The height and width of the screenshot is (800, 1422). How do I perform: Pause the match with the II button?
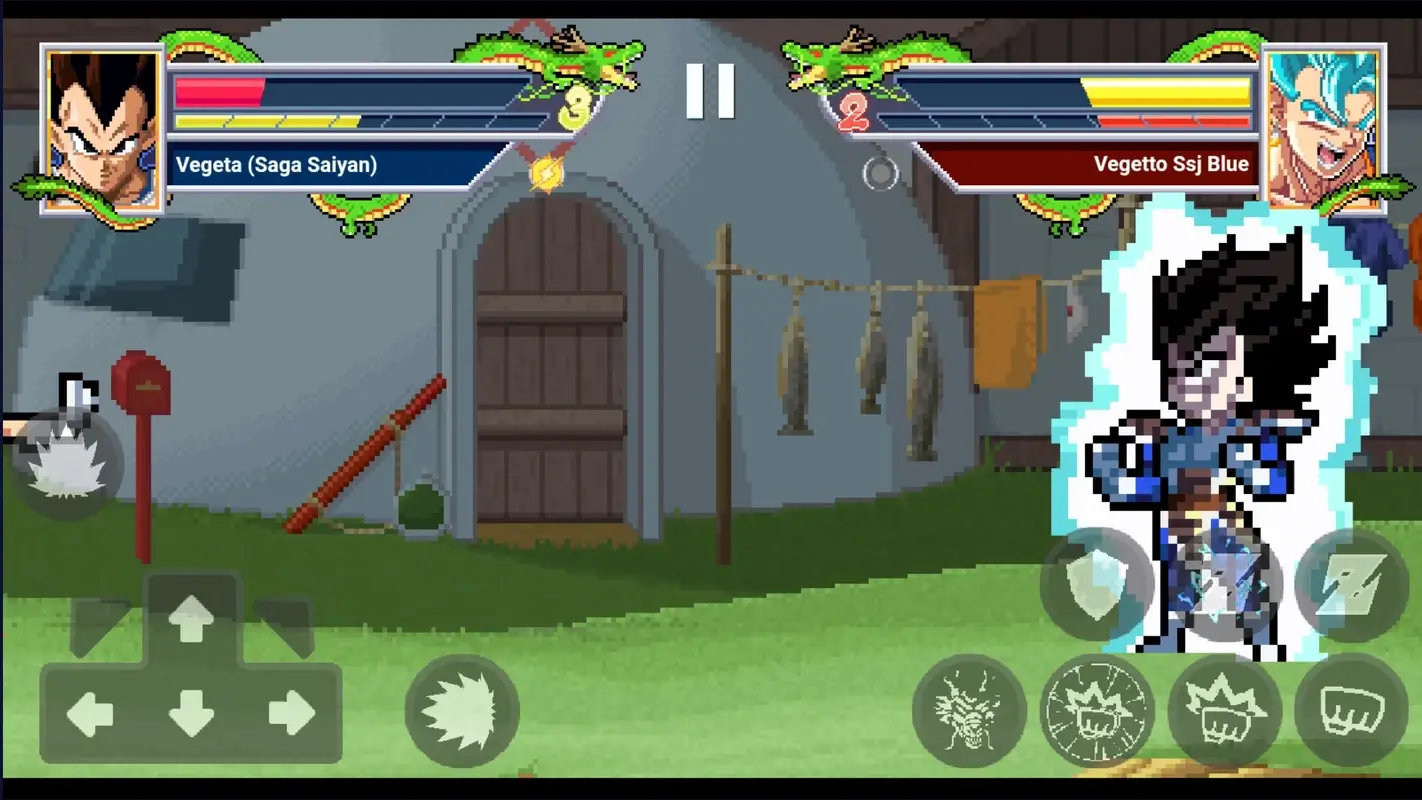click(710, 92)
